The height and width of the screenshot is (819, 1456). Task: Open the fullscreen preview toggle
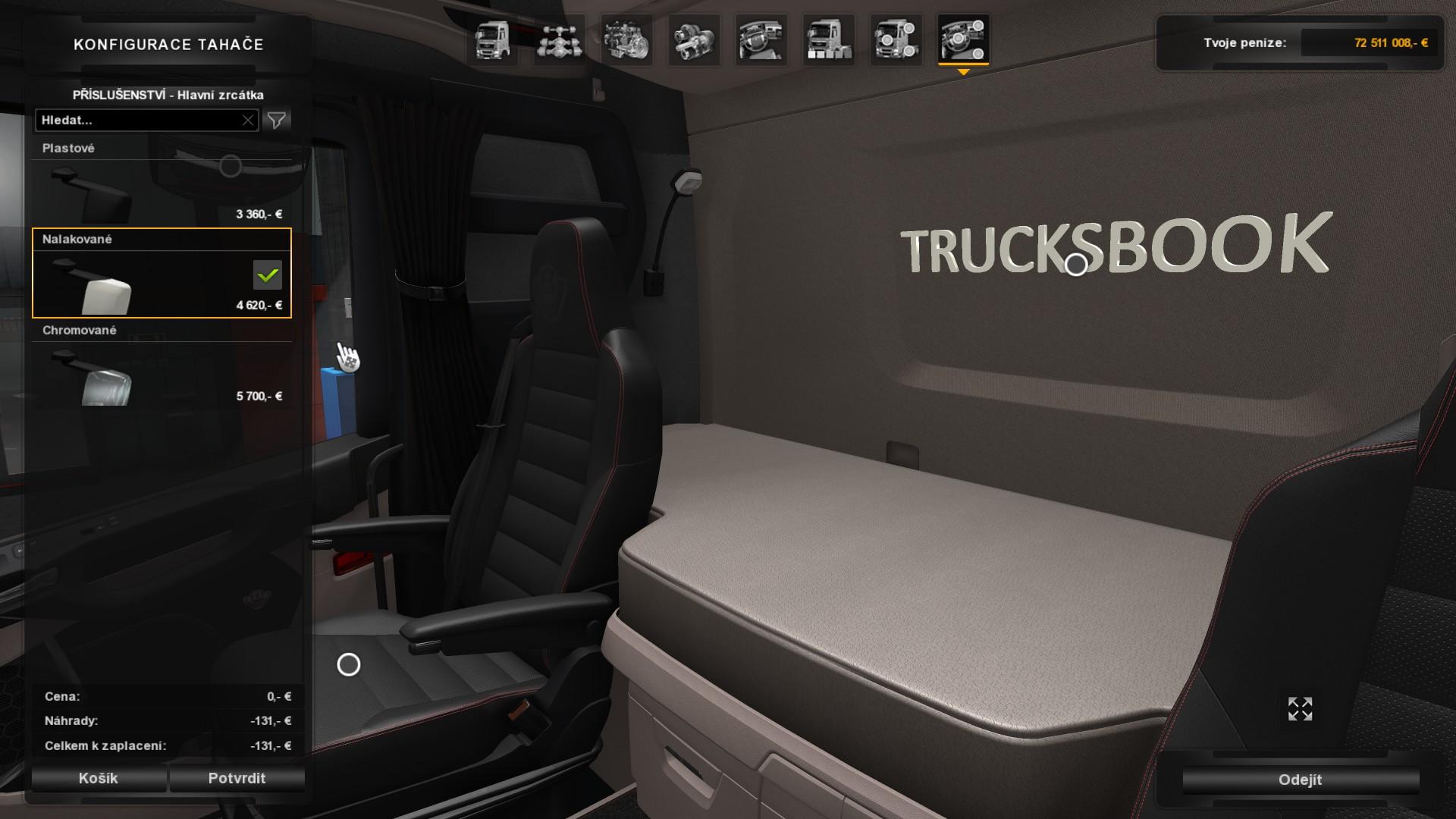[x=1300, y=711]
